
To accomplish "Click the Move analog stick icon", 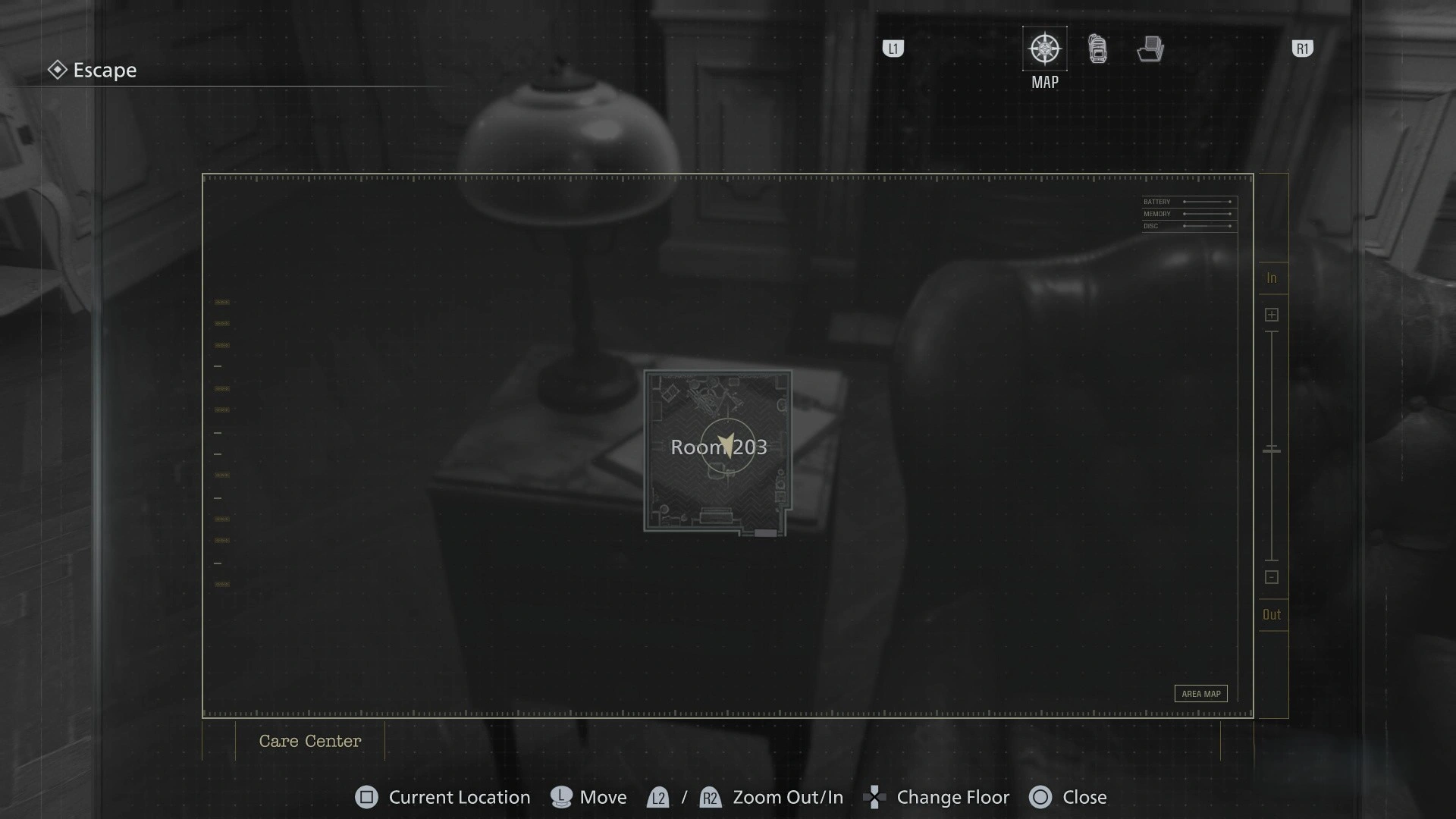I will coord(560,797).
